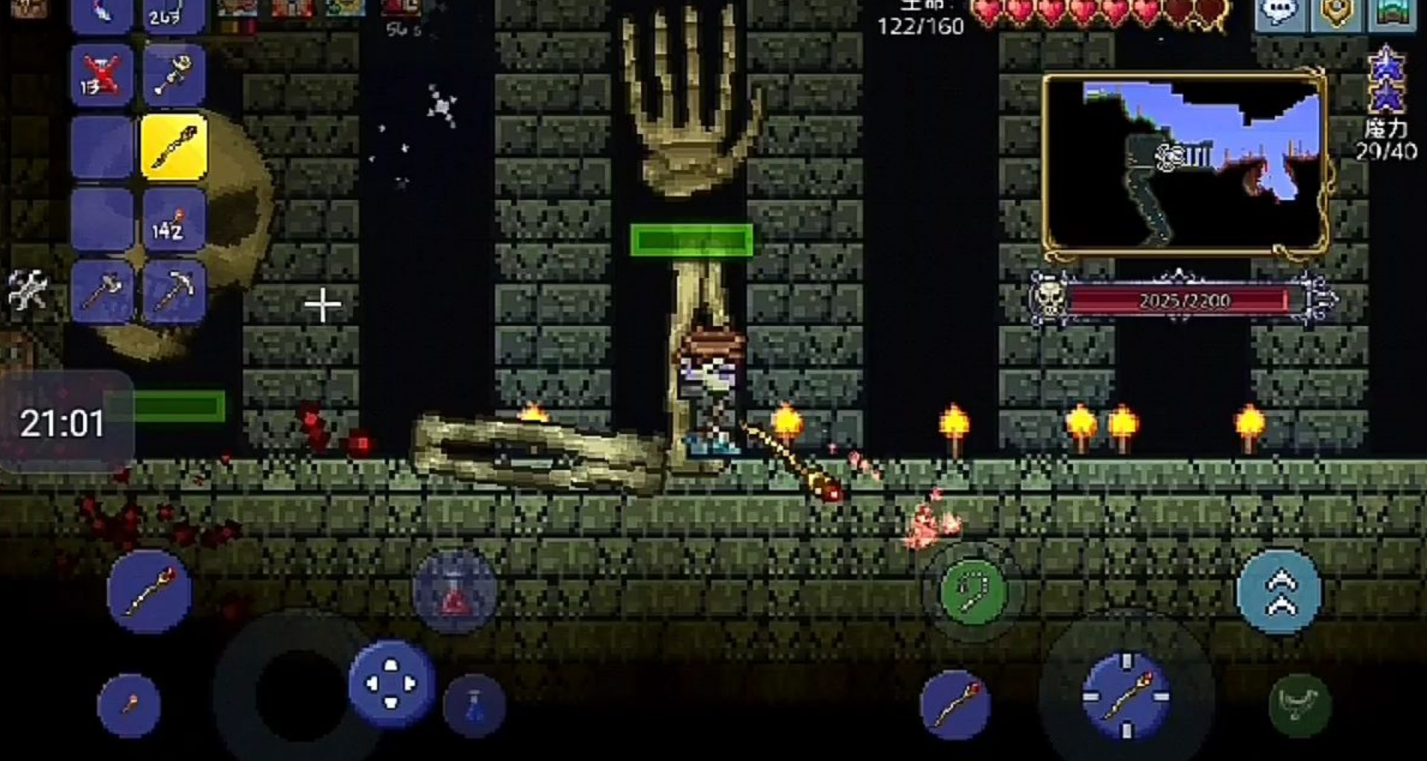This screenshot has height=761, width=1427.
Task: Tap the four-arrow d-pad button
Action: [x=391, y=684]
